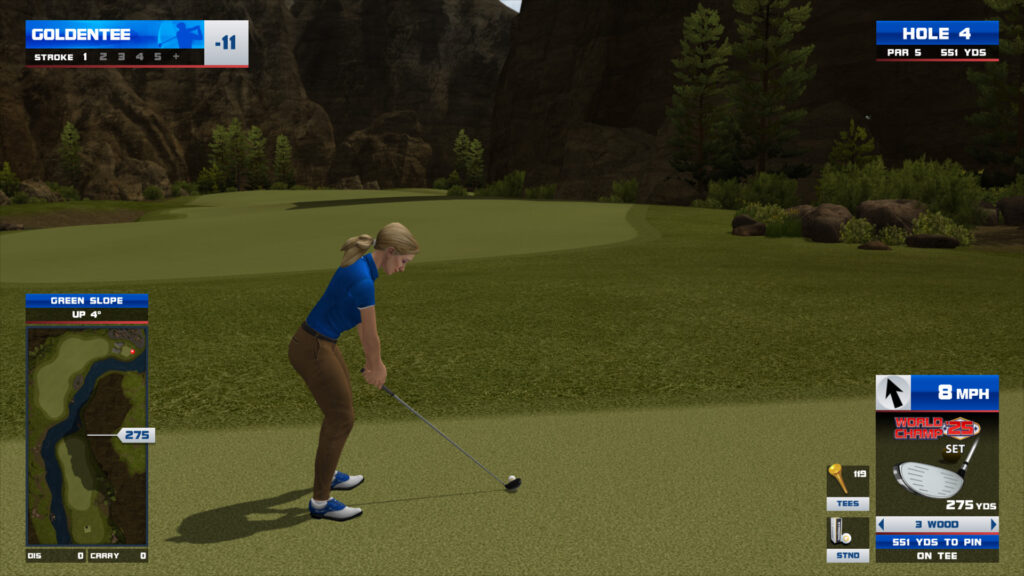Viewport: 1024px width, 576px height.
Task: Click the wind direction arrow icon
Action: coord(892,393)
